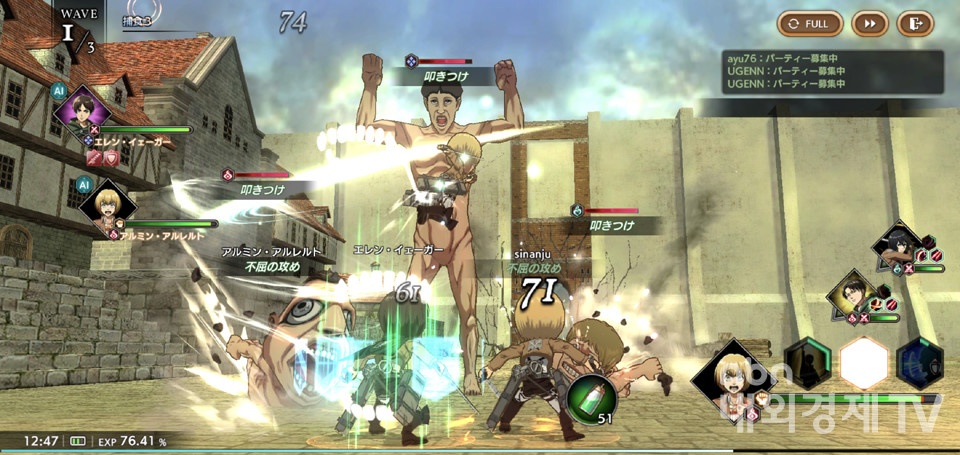Viewport: 960px width, 455px height.
Task: Exit the battle via the door icon
Action: (x=914, y=23)
